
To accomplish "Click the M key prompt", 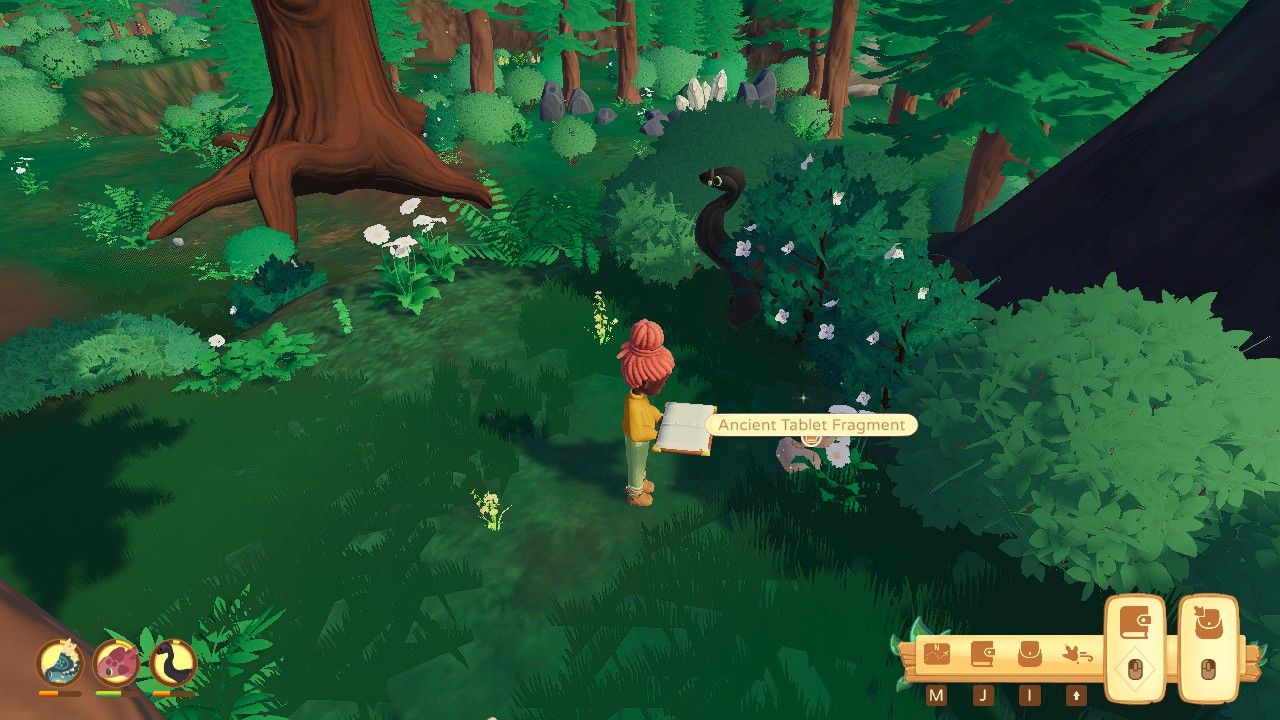I will coord(937,693).
